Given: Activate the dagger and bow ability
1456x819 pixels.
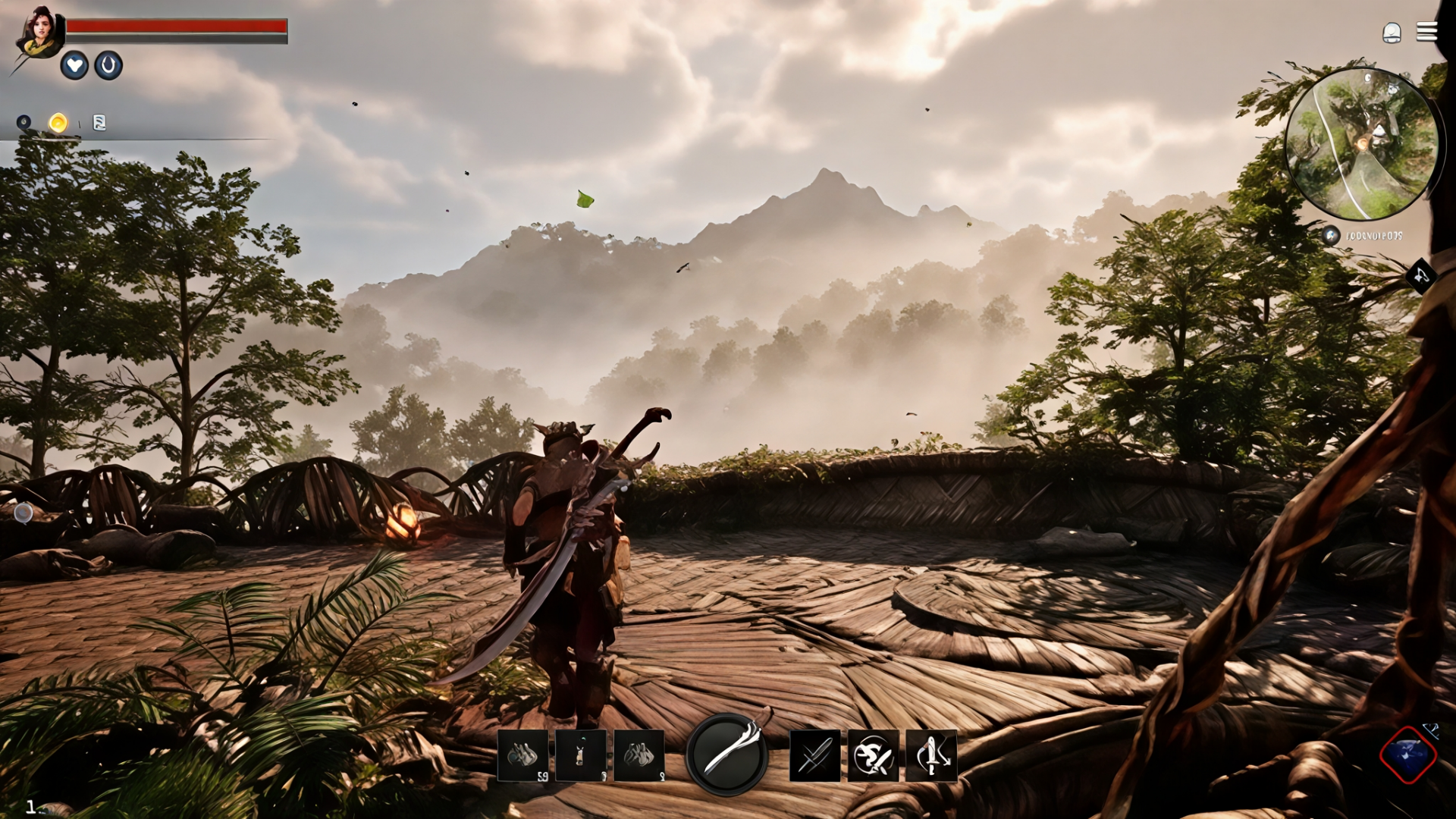Looking at the screenshot, I should [x=931, y=755].
